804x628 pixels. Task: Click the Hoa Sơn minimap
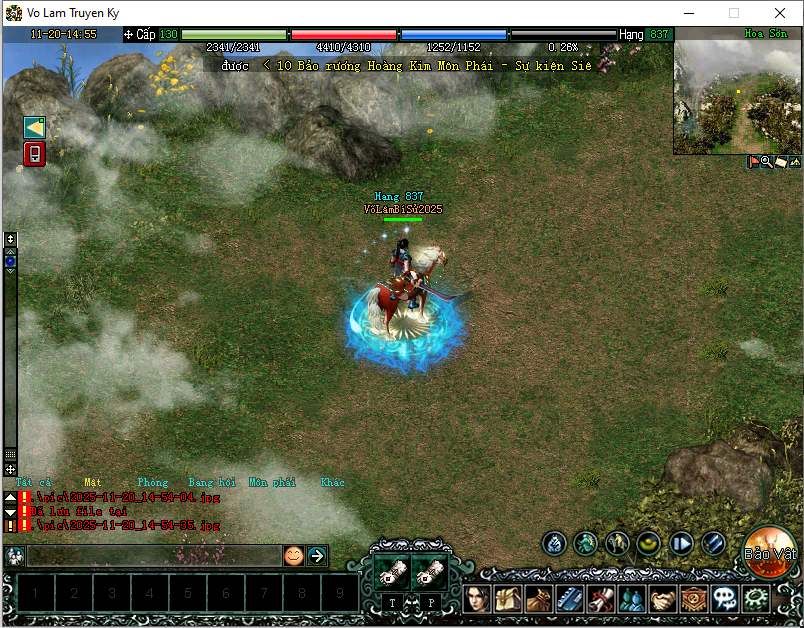point(737,97)
